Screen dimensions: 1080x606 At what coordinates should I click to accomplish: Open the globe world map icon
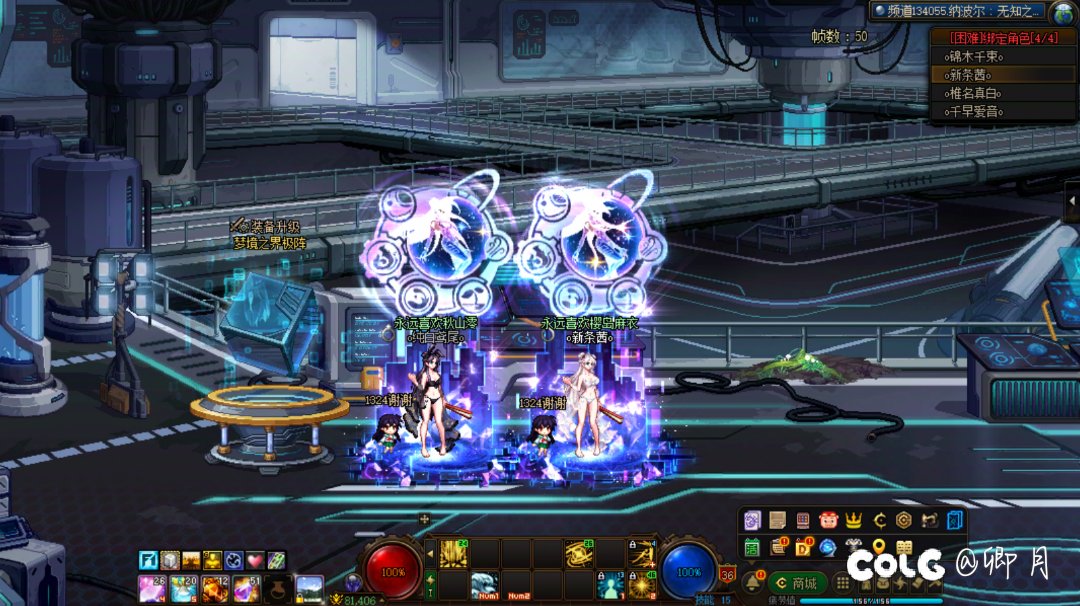click(x=1062, y=11)
